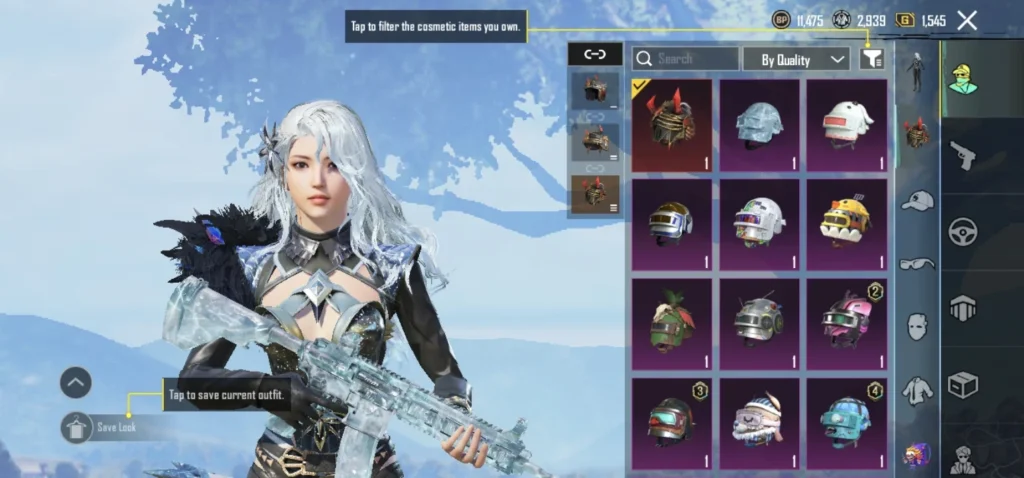1024x478 pixels.
Task: Toggle the owned-items filter funnel icon
Action: [x=871, y=59]
